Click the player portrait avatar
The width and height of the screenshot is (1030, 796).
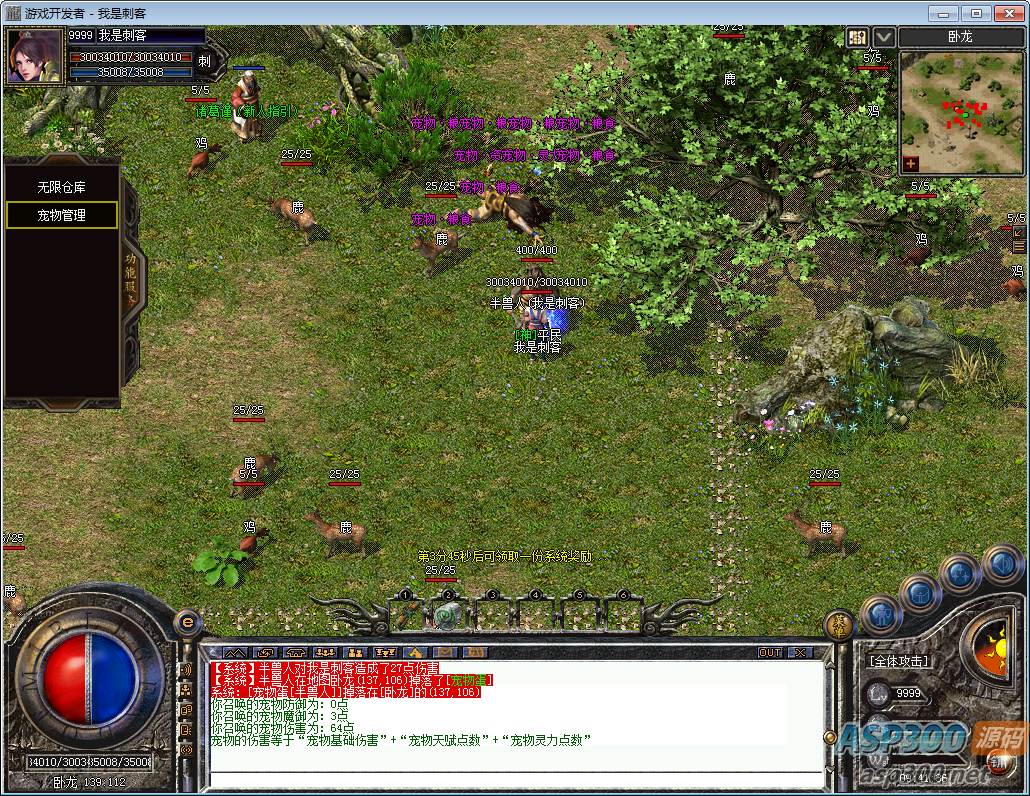[33, 58]
